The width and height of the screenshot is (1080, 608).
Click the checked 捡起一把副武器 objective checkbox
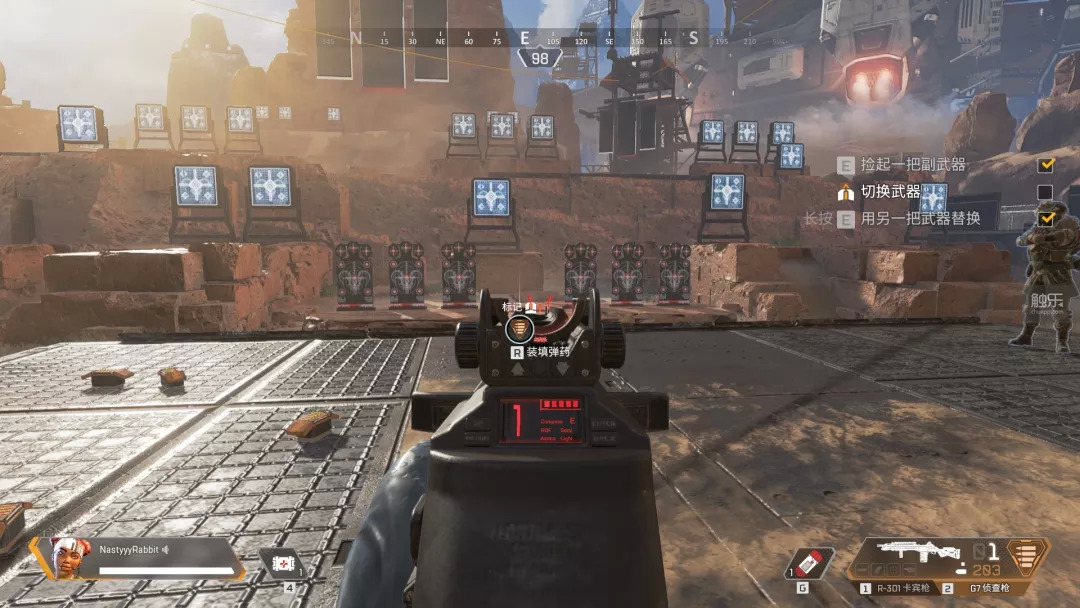coord(1045,165)
